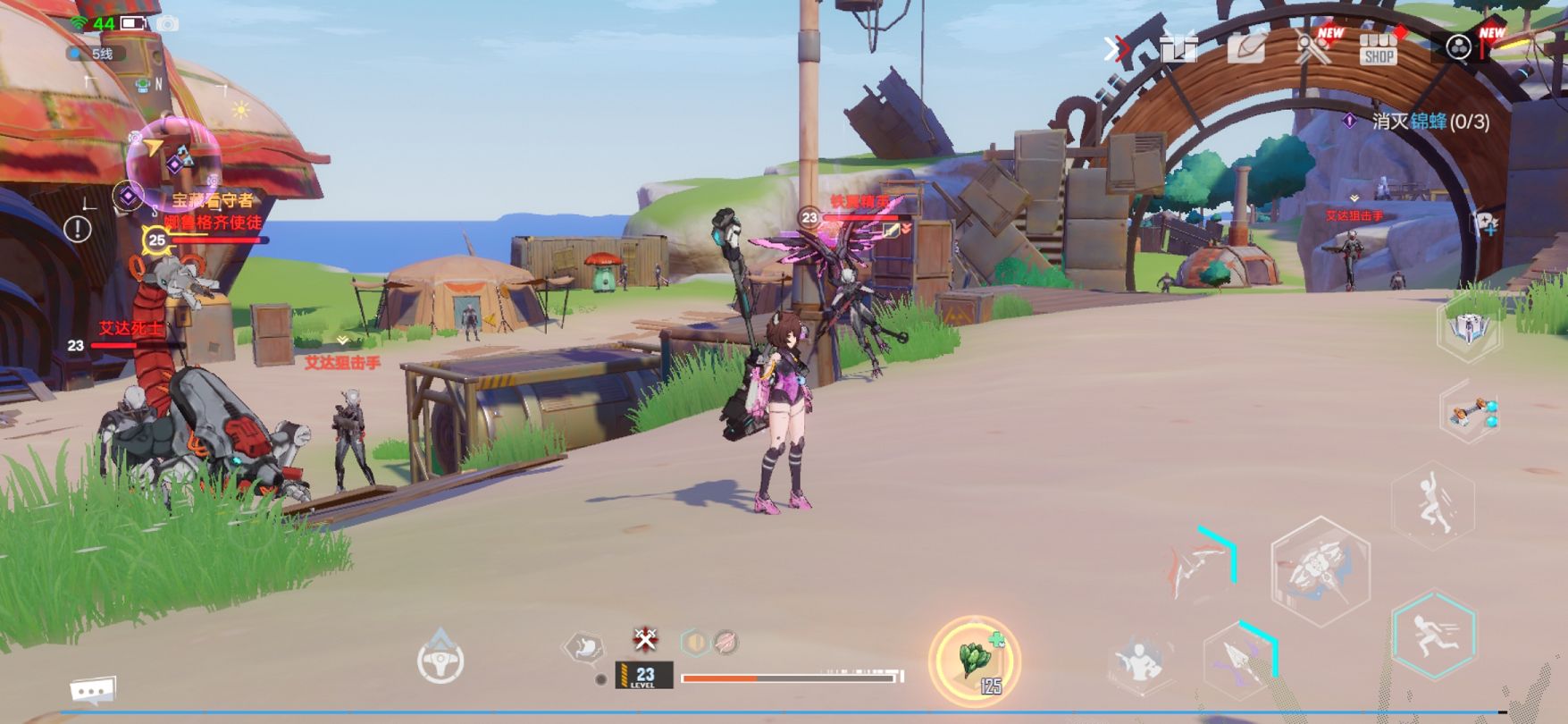The height and width of the screenshot is (724, 1568).
Task: Use the green vegetable healing item
Action: pyautogui.click(x=974, y=661)
